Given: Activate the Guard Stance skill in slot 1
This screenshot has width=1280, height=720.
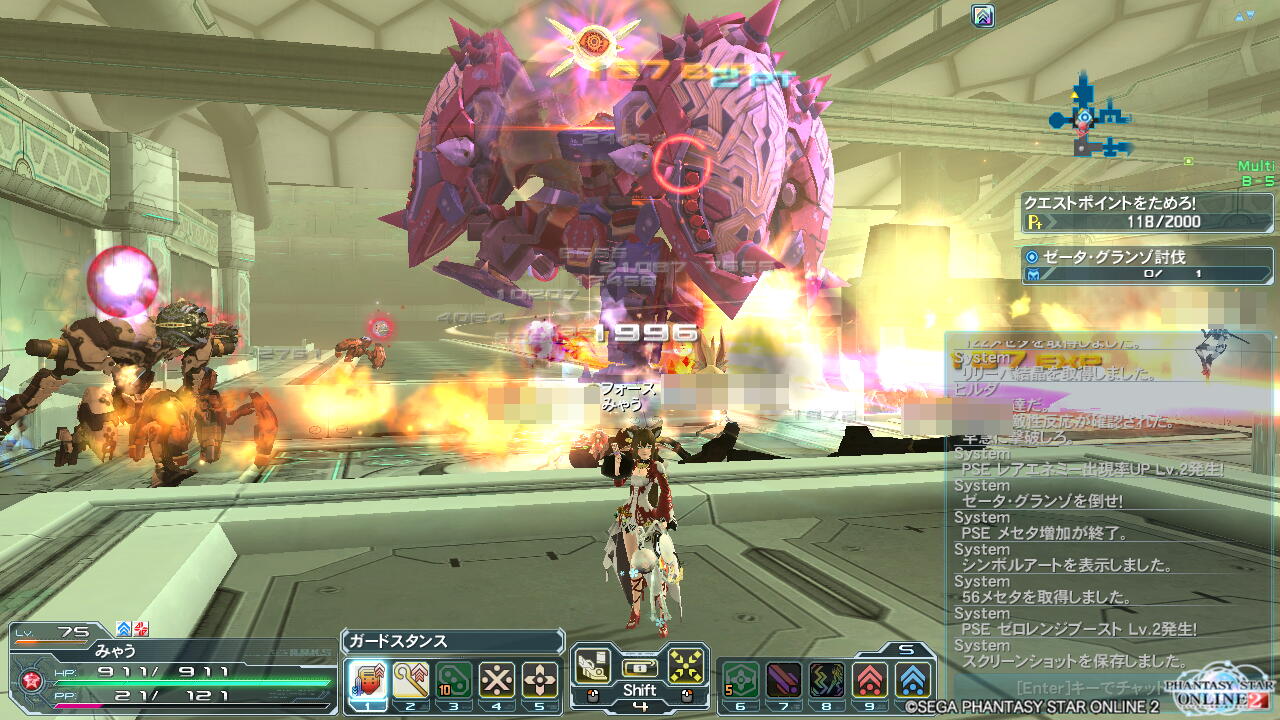Looking at the screenshot, I should coord(367,680).
